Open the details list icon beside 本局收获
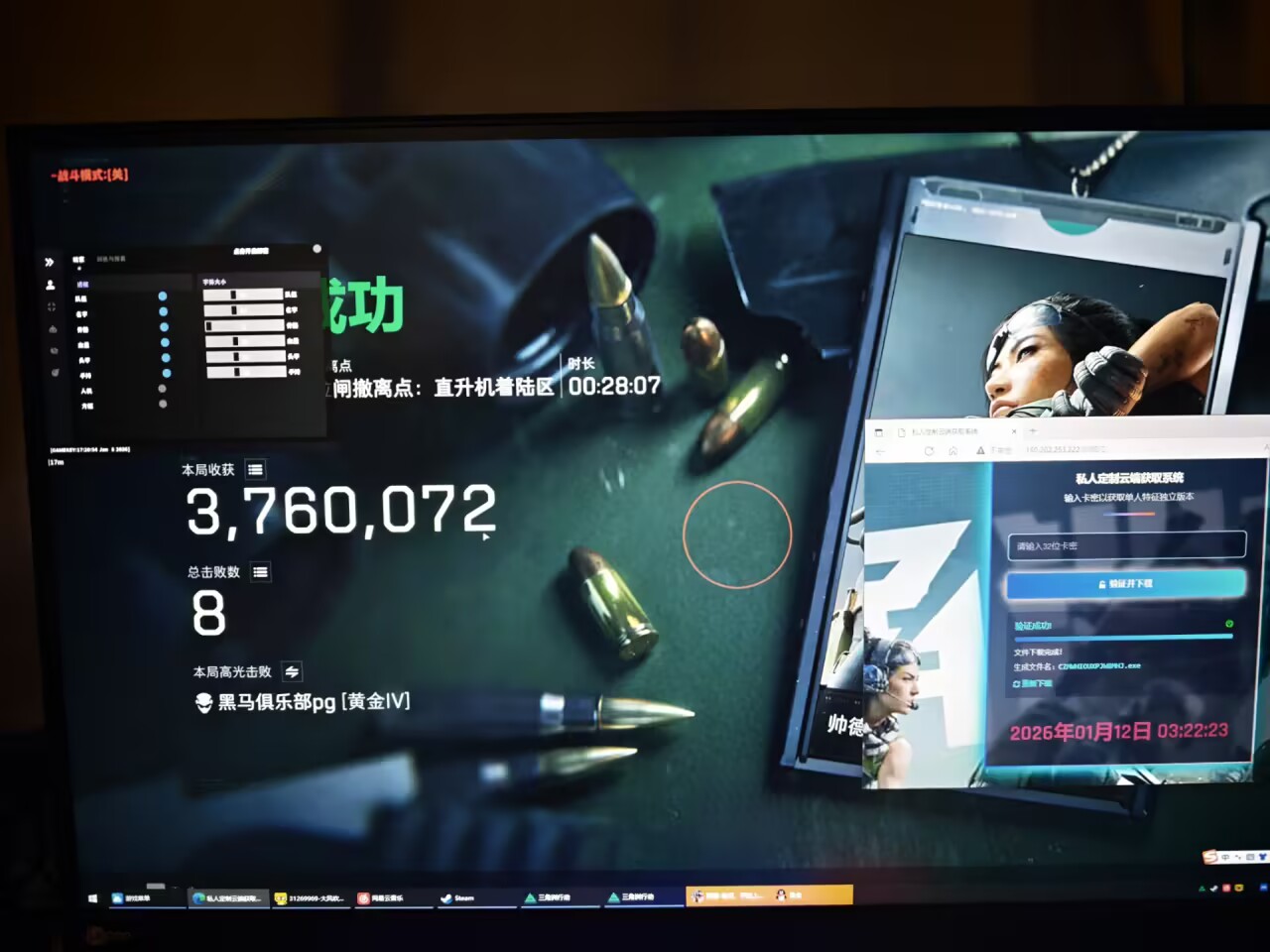1270x952 pixels. (x=256, y=470)
